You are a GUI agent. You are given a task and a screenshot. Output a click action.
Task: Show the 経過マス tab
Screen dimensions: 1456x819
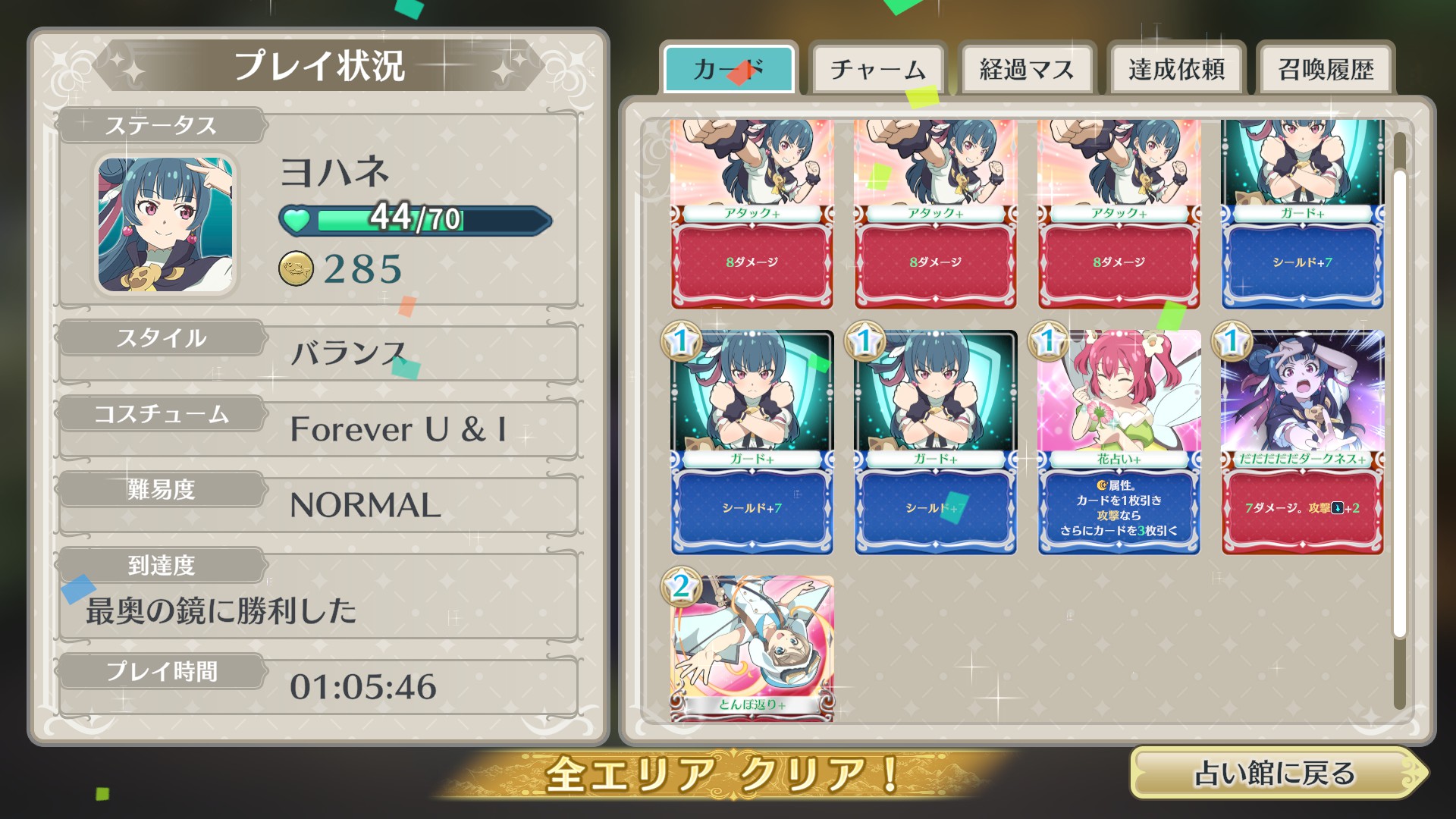coord(1026,70)
